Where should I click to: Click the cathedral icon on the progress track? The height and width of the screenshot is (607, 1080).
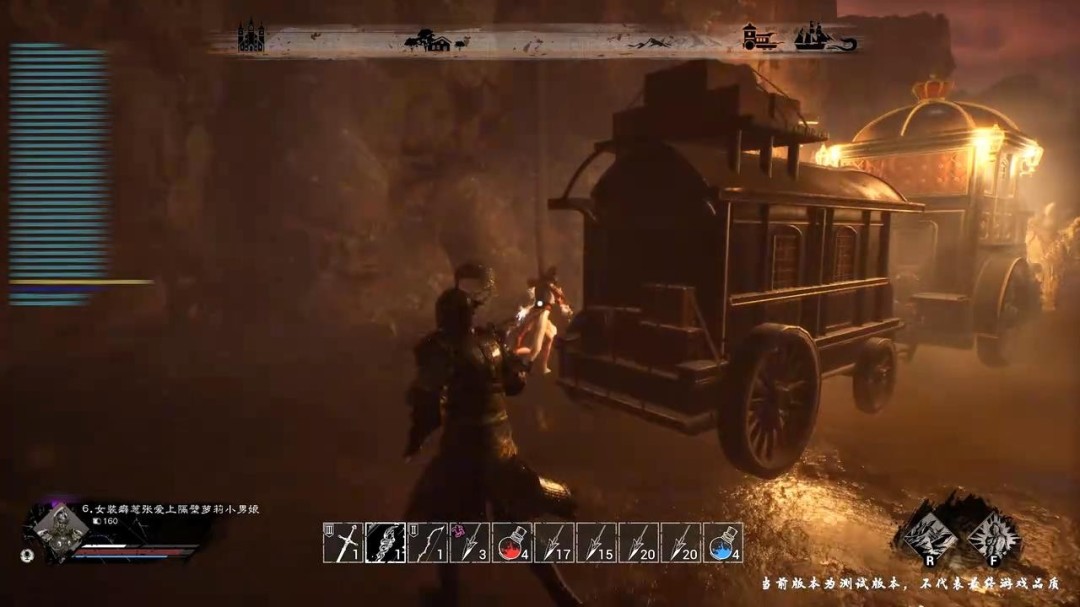pyautogui.click(x=251, y=38)
